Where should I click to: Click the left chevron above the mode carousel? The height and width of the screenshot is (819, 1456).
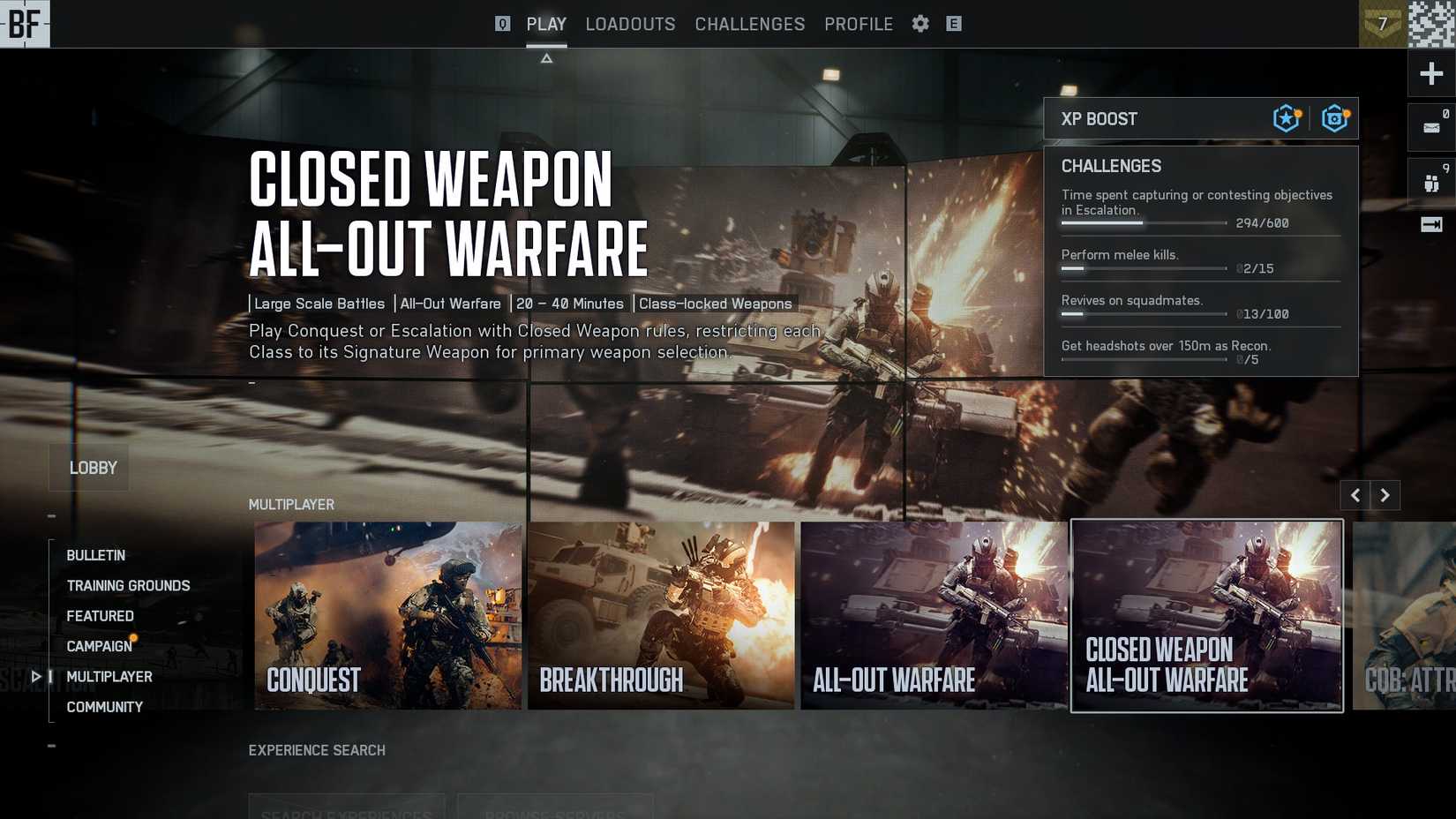tap(1355, 495)
